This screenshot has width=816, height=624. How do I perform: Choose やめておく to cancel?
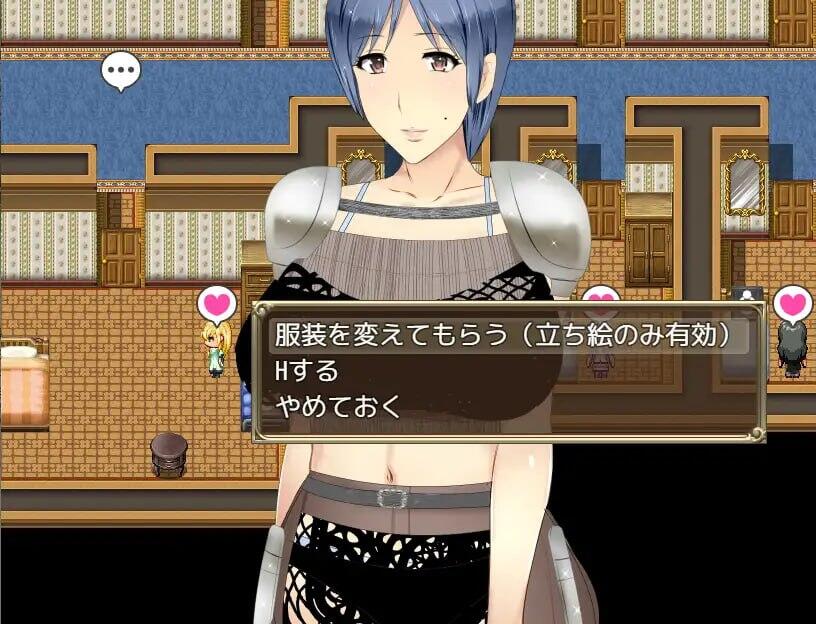click(338, 406)
